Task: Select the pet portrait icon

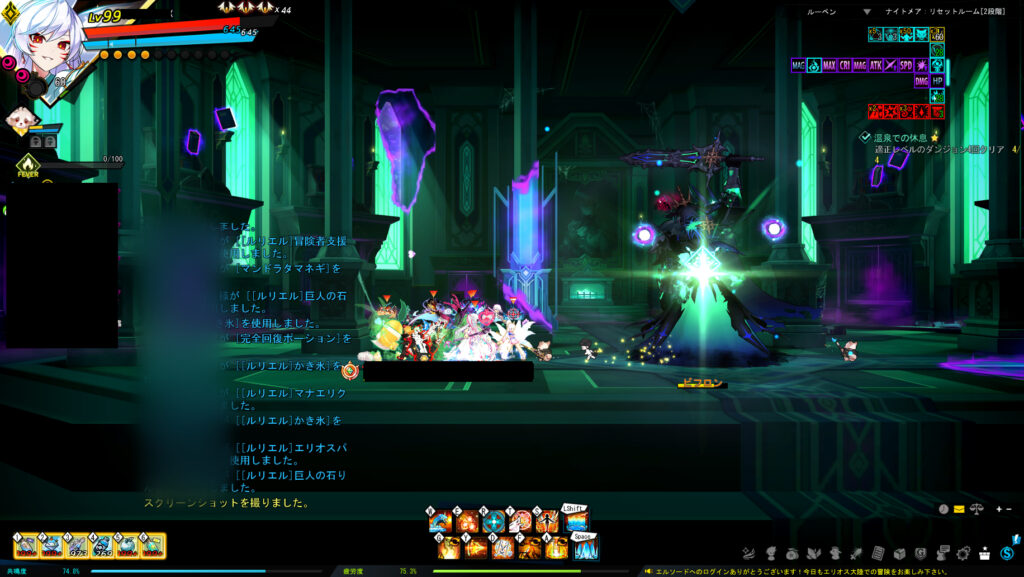Action: click(x=22, y=120)
